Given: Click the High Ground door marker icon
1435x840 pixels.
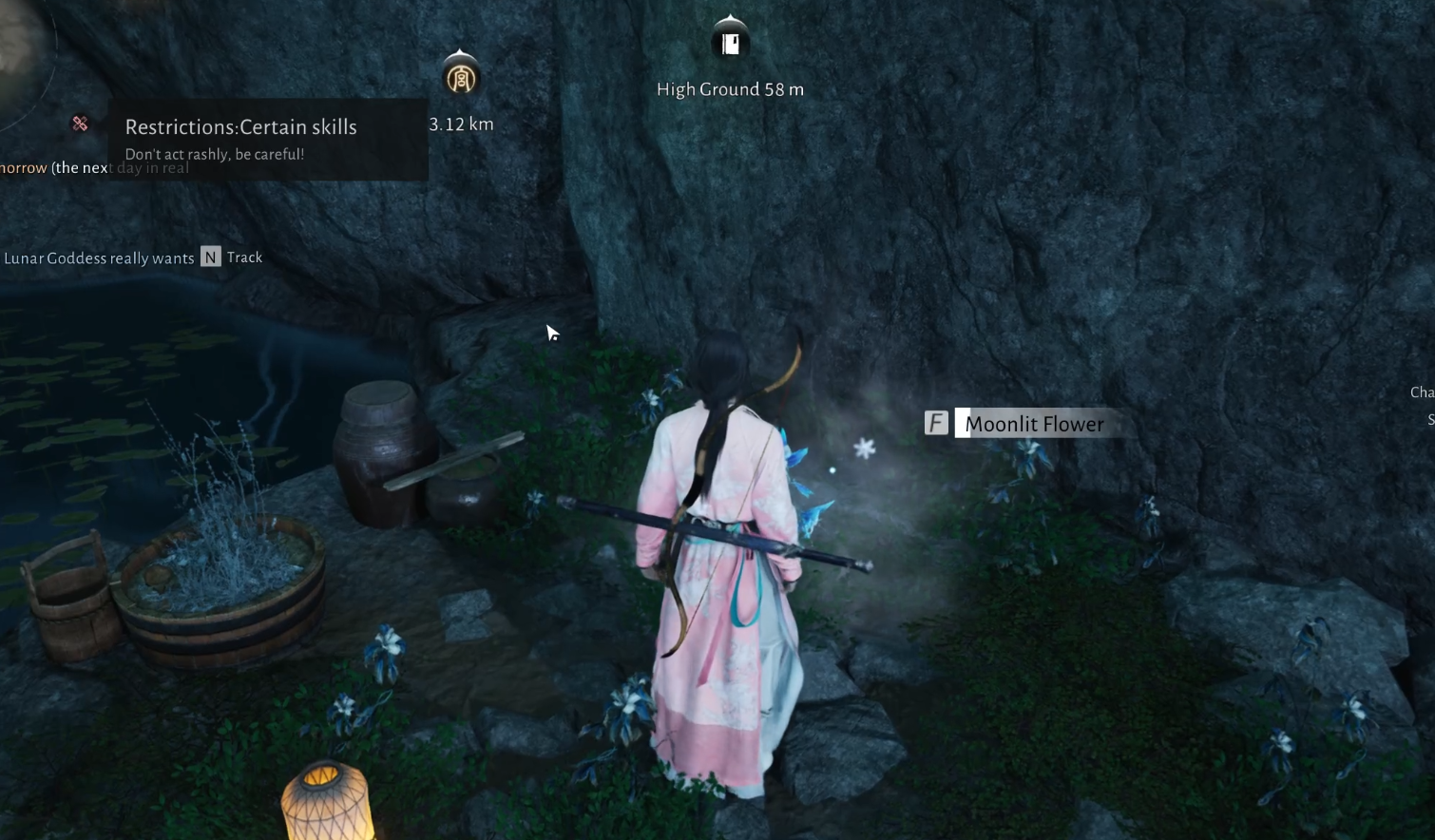Looking at the screenshot, I should [730, 40].
